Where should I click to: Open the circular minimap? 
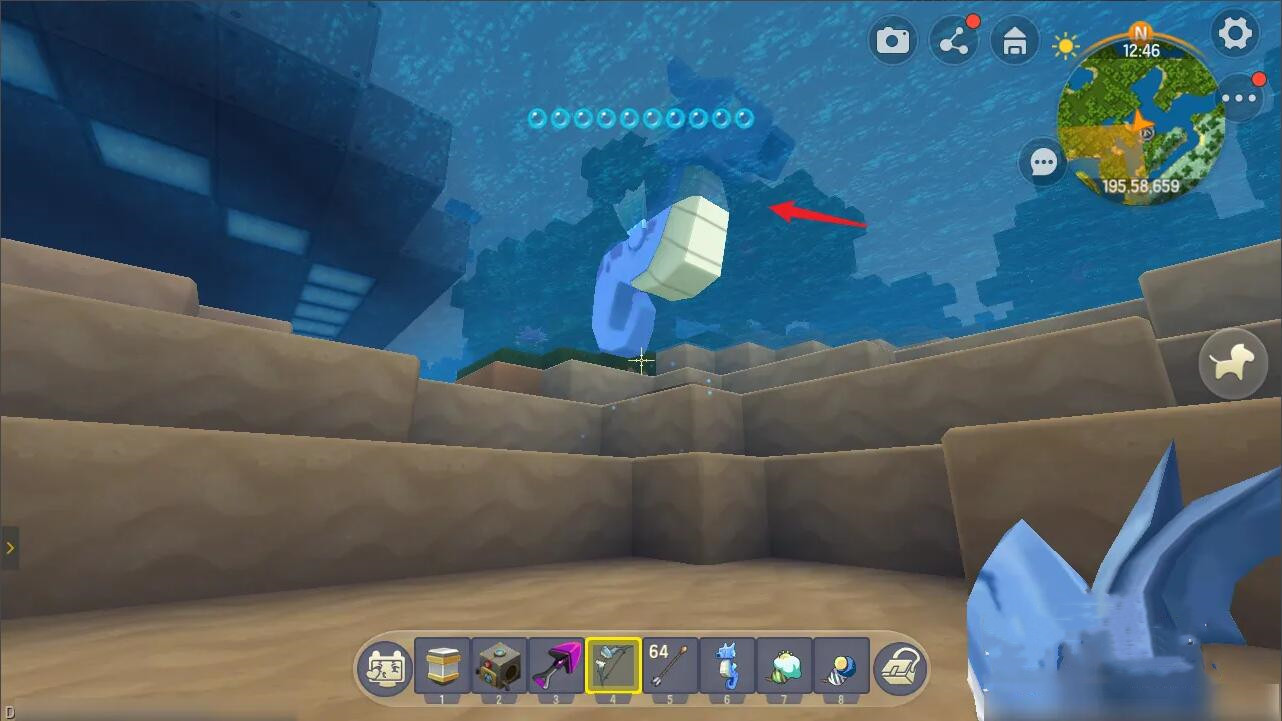click(1140, 120)
